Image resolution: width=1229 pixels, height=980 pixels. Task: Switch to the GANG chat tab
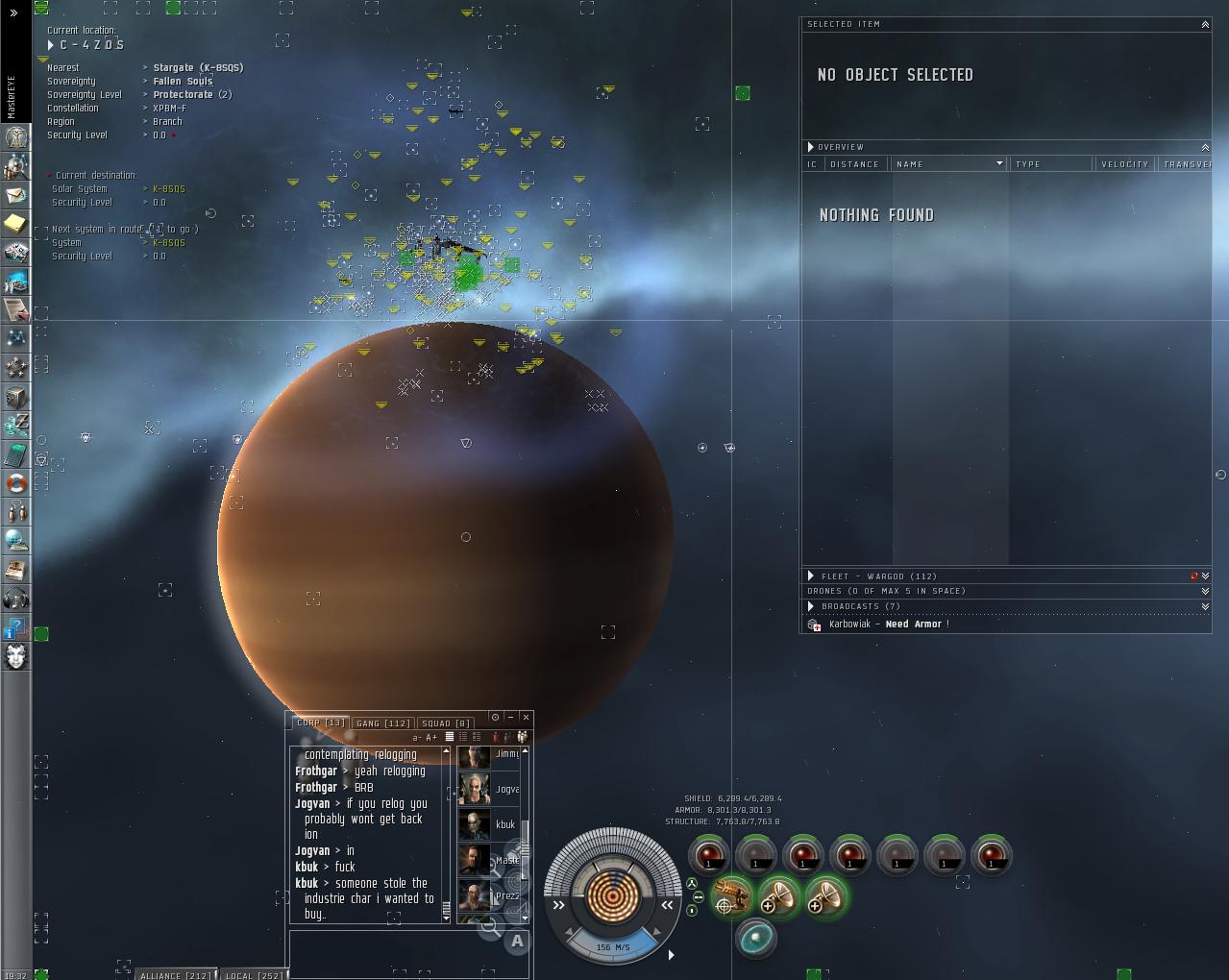[382, 723]
